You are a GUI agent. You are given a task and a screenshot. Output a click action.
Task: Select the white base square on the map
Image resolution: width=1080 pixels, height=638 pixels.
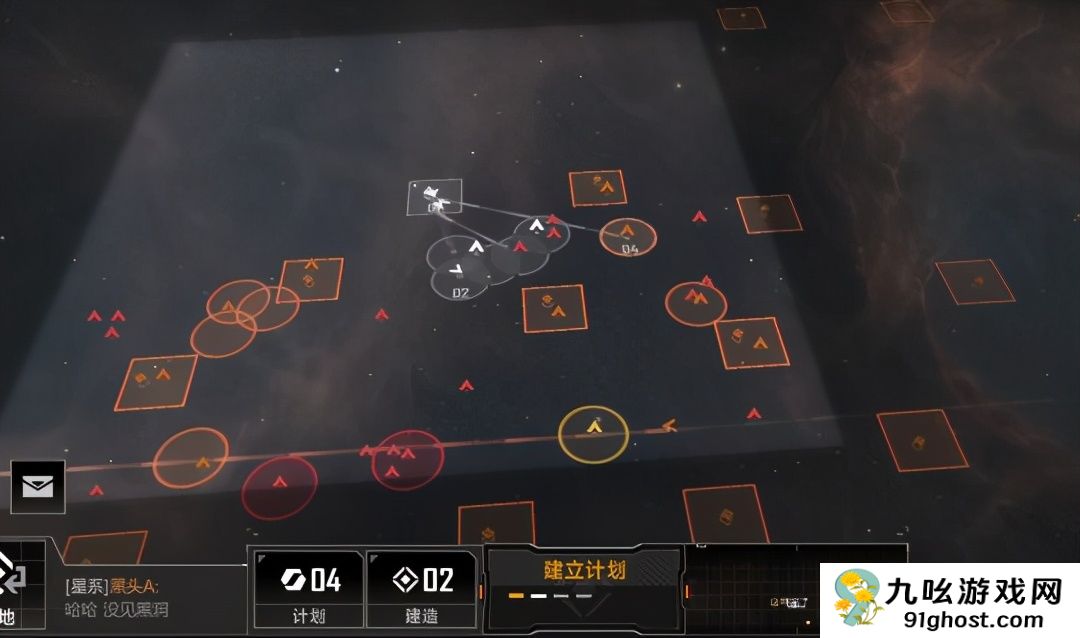point(435,197)
